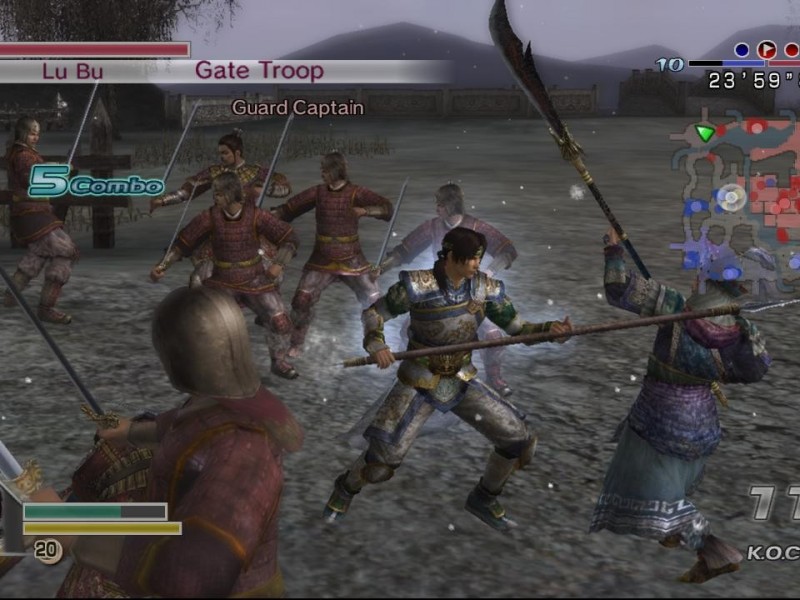Click the Guard Captain name tag
The height and width of the screenshot is (600, 800).
297,107
